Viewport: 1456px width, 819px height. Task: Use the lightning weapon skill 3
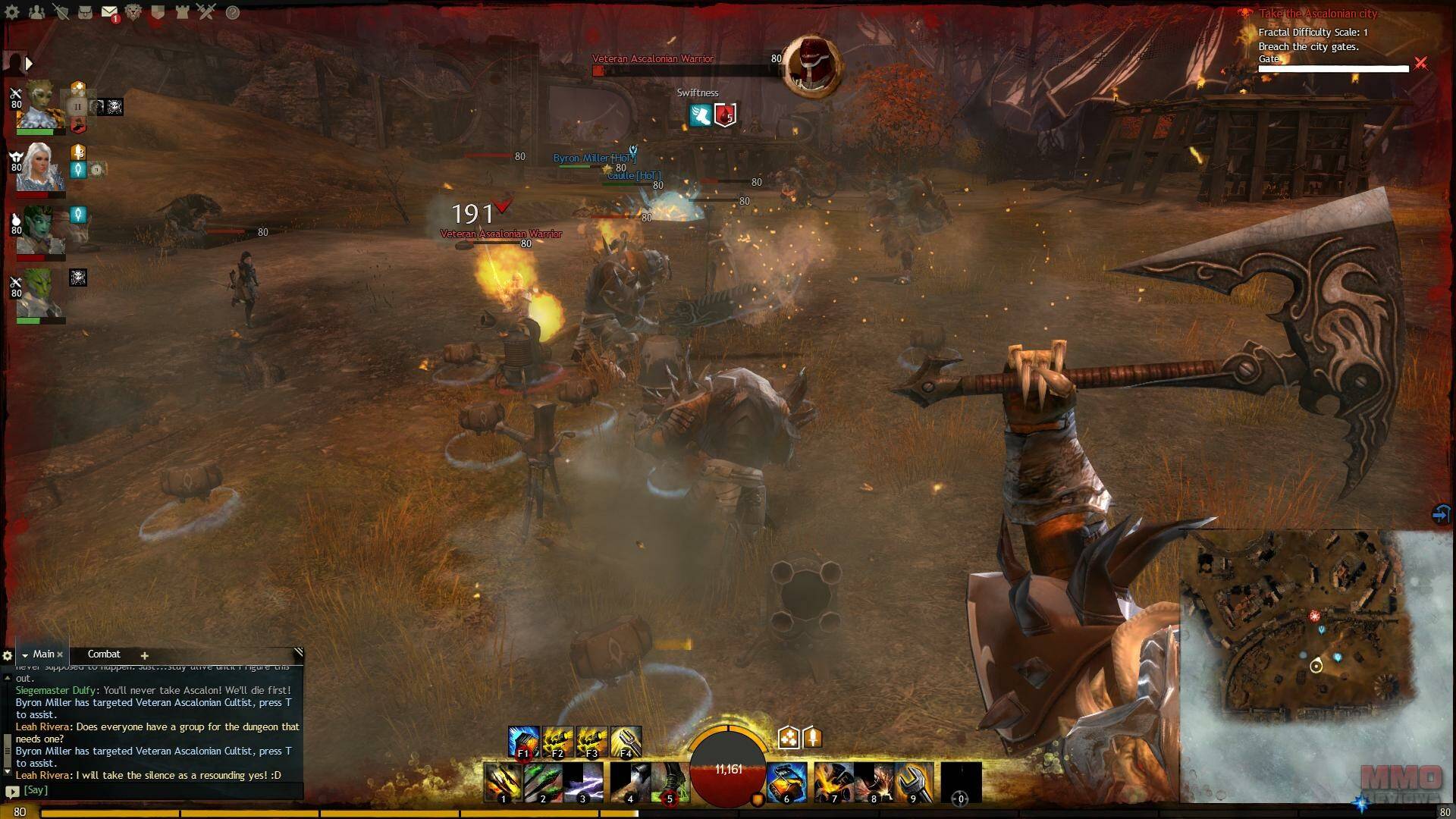click(582, 783)
